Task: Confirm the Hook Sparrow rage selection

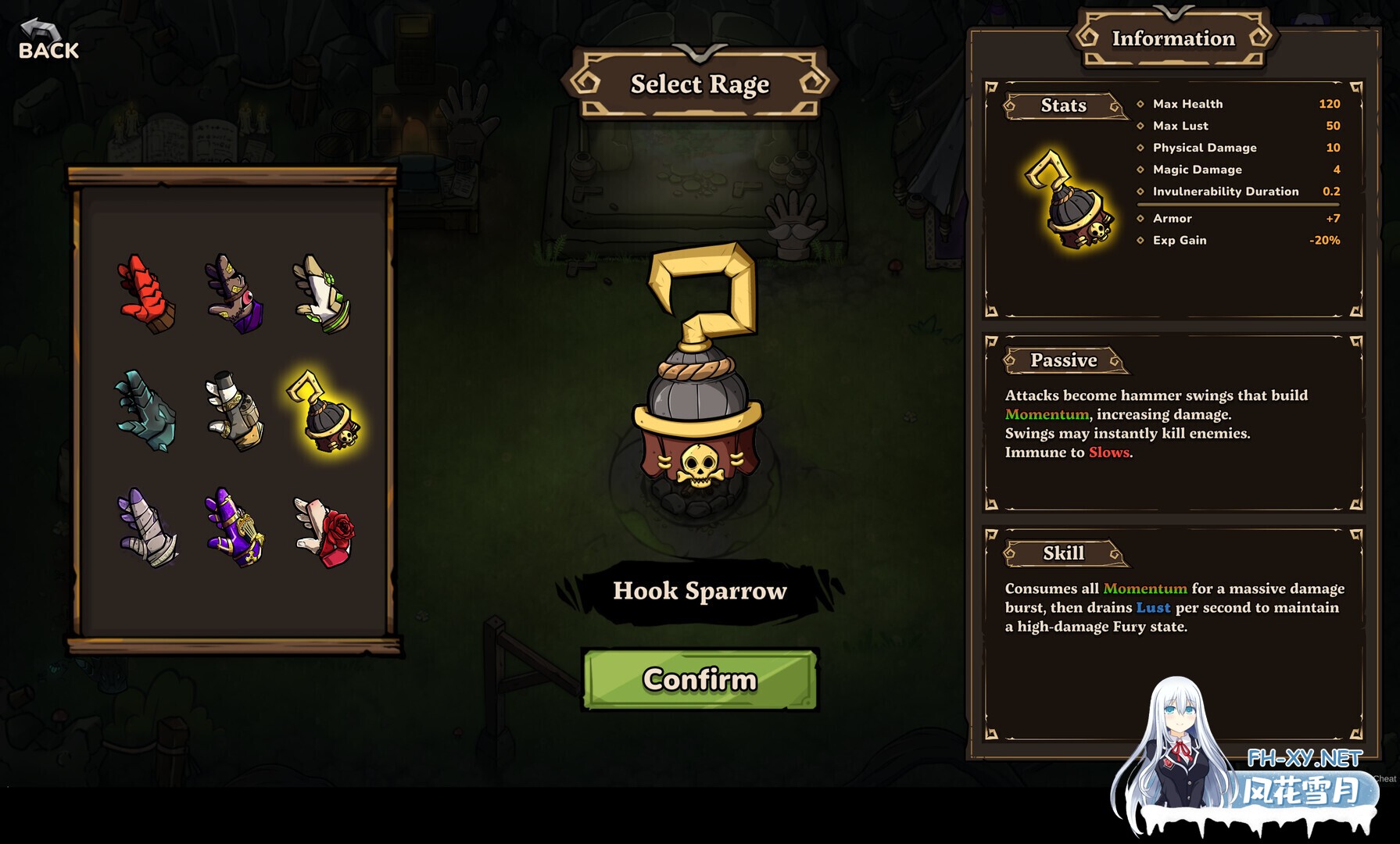Action: pos(700,679)
